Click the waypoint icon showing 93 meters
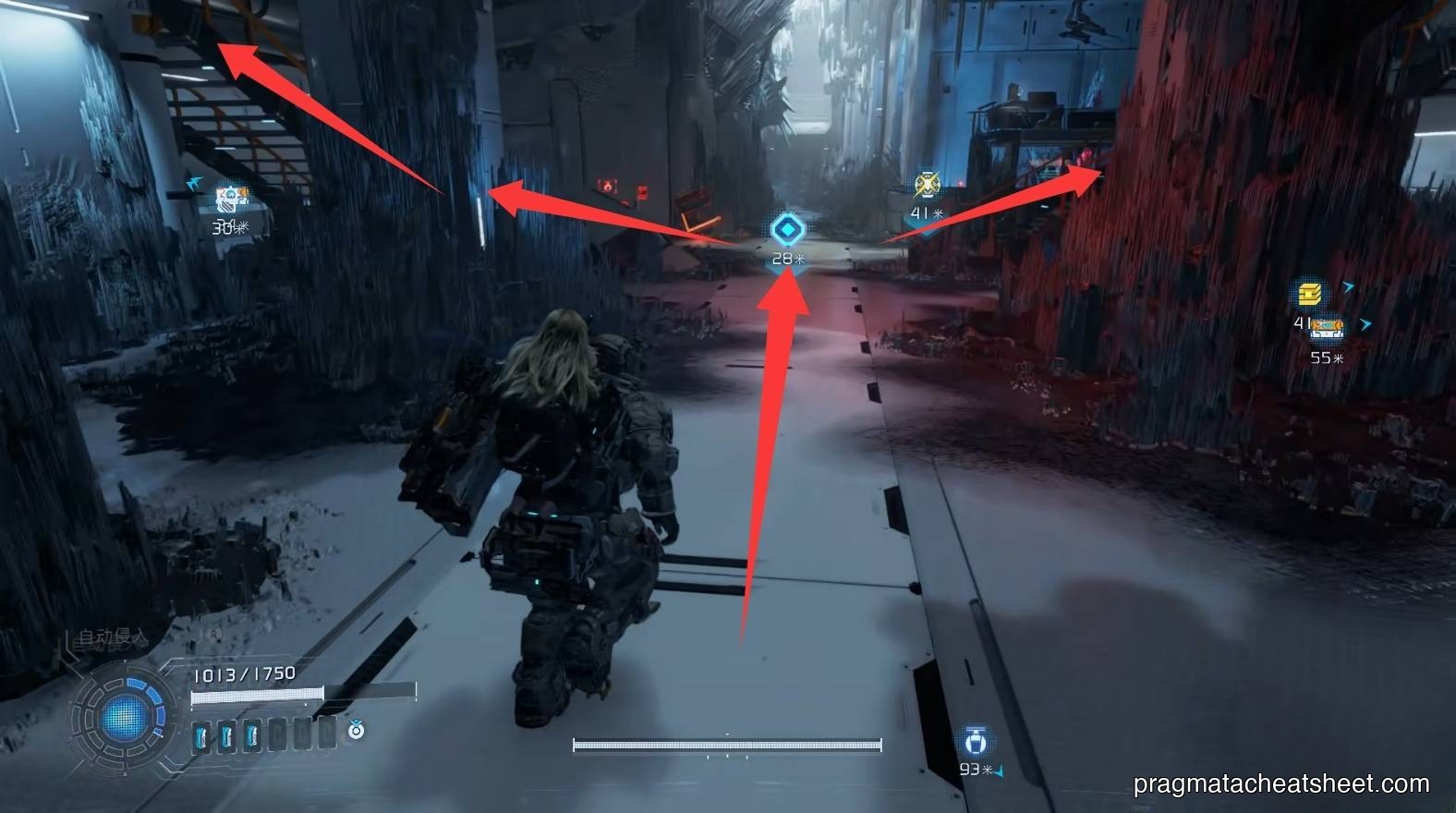This screenshot has width=1456, height=813. coord(976,742)
